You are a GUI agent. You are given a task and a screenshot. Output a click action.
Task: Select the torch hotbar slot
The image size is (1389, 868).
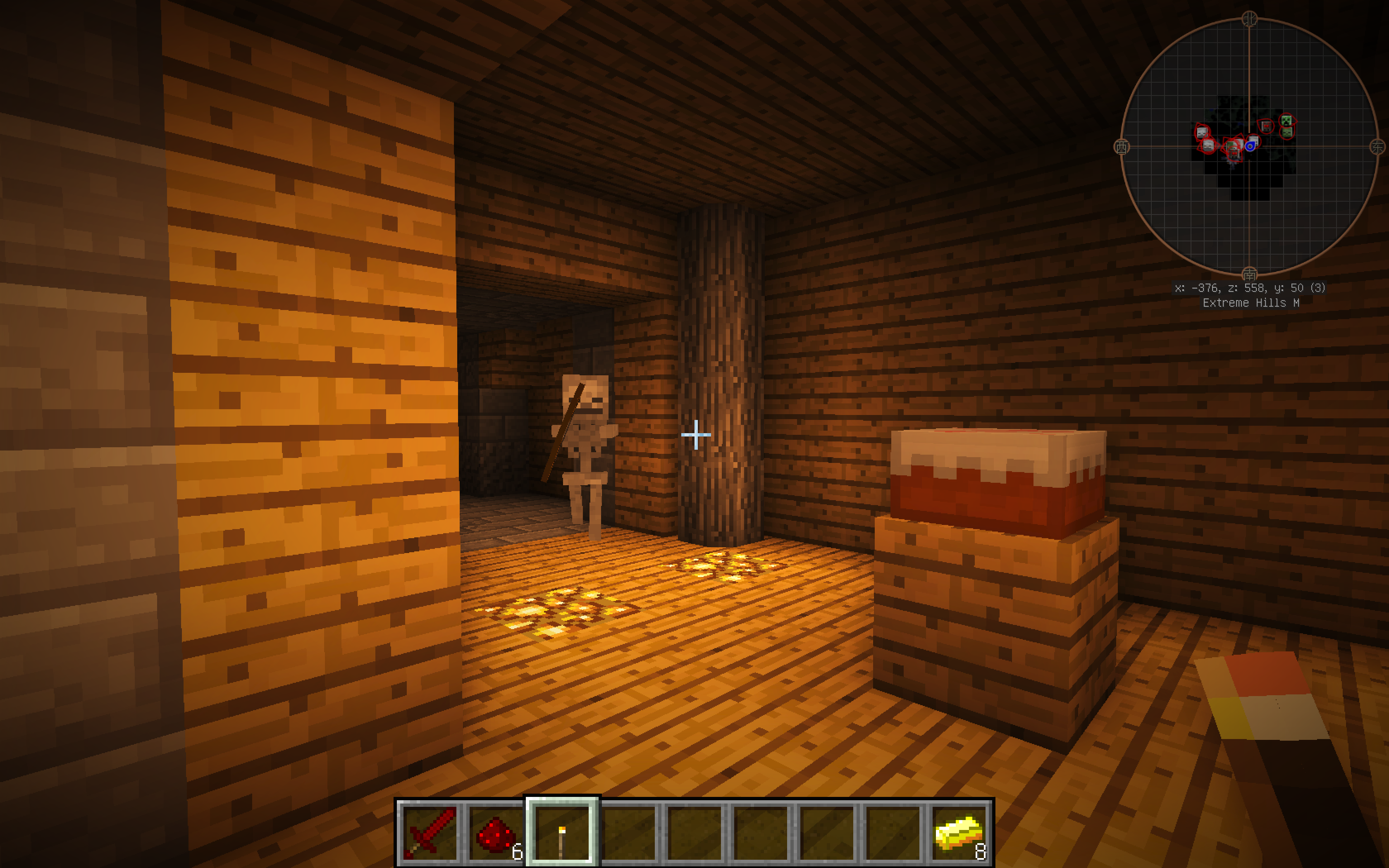tap(562, 832)
